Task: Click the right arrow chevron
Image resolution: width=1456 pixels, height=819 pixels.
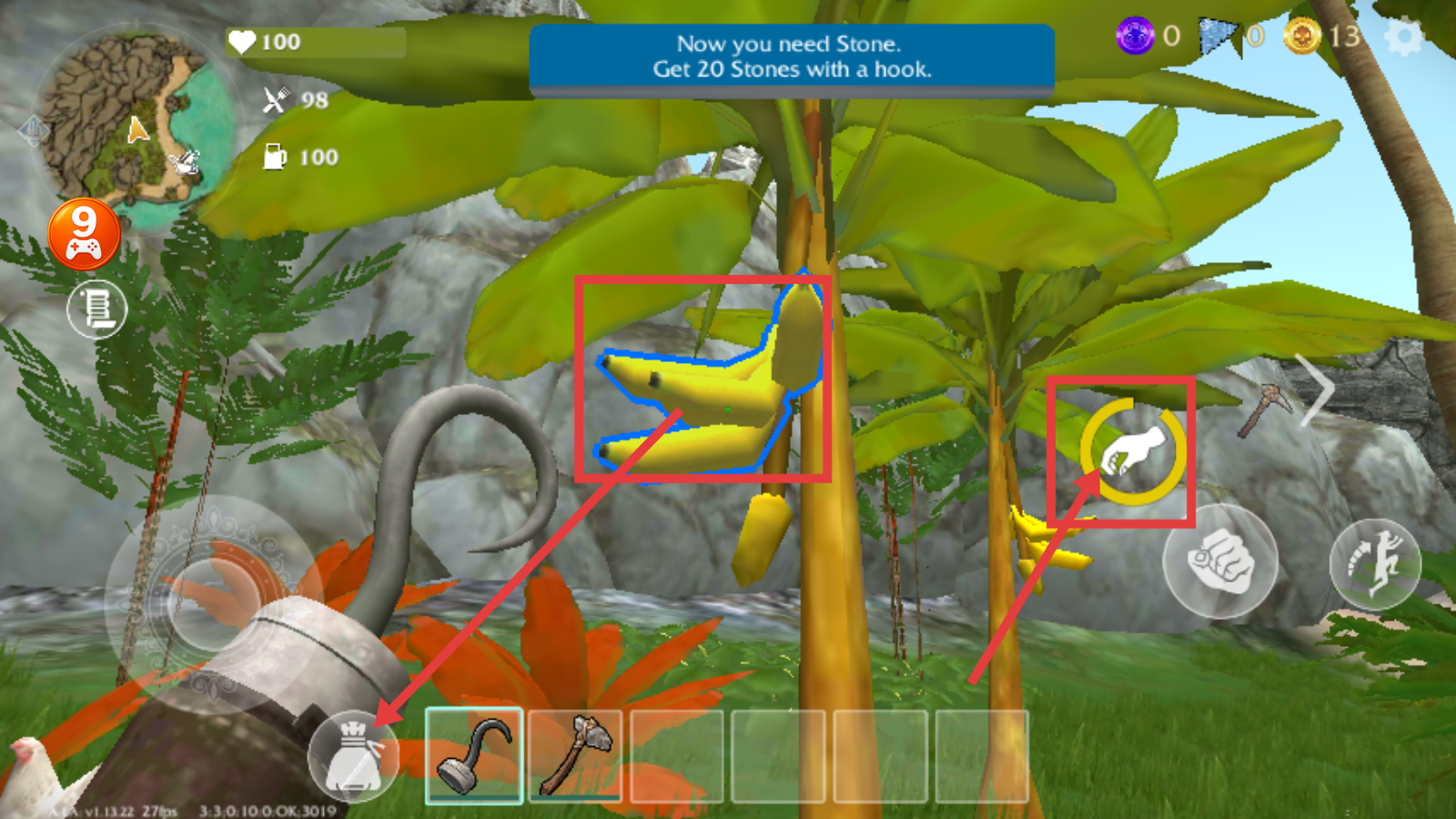Action: click(1316, 389)
